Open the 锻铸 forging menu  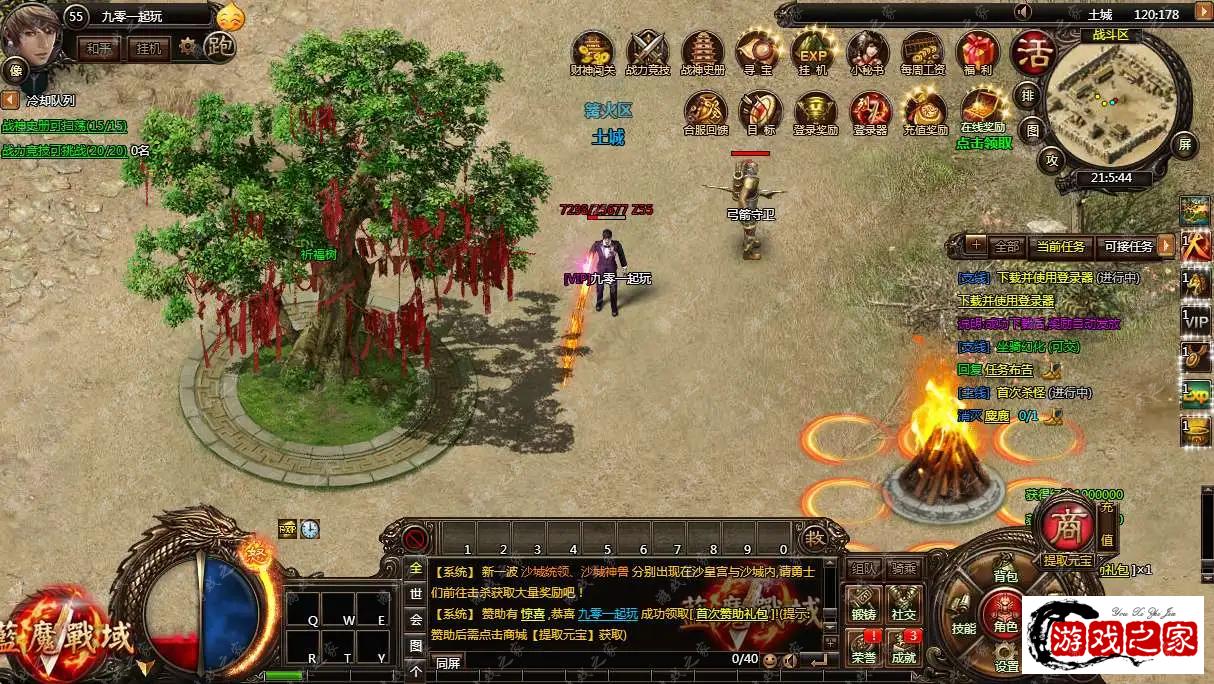click(x=863, y=606)
